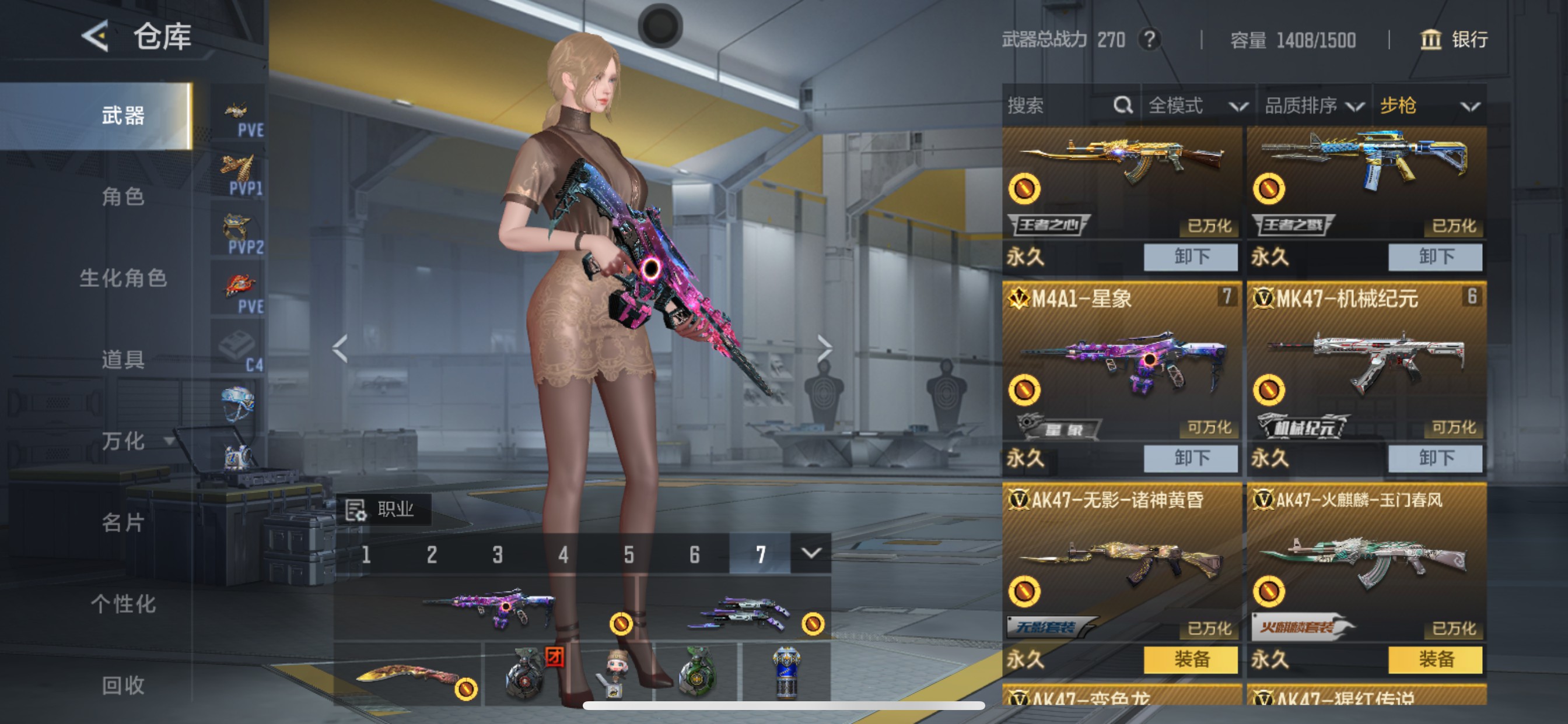Open the 名片 name card tab
Viewport: 1568px width, 724px height.
click(x=123, y=523)
